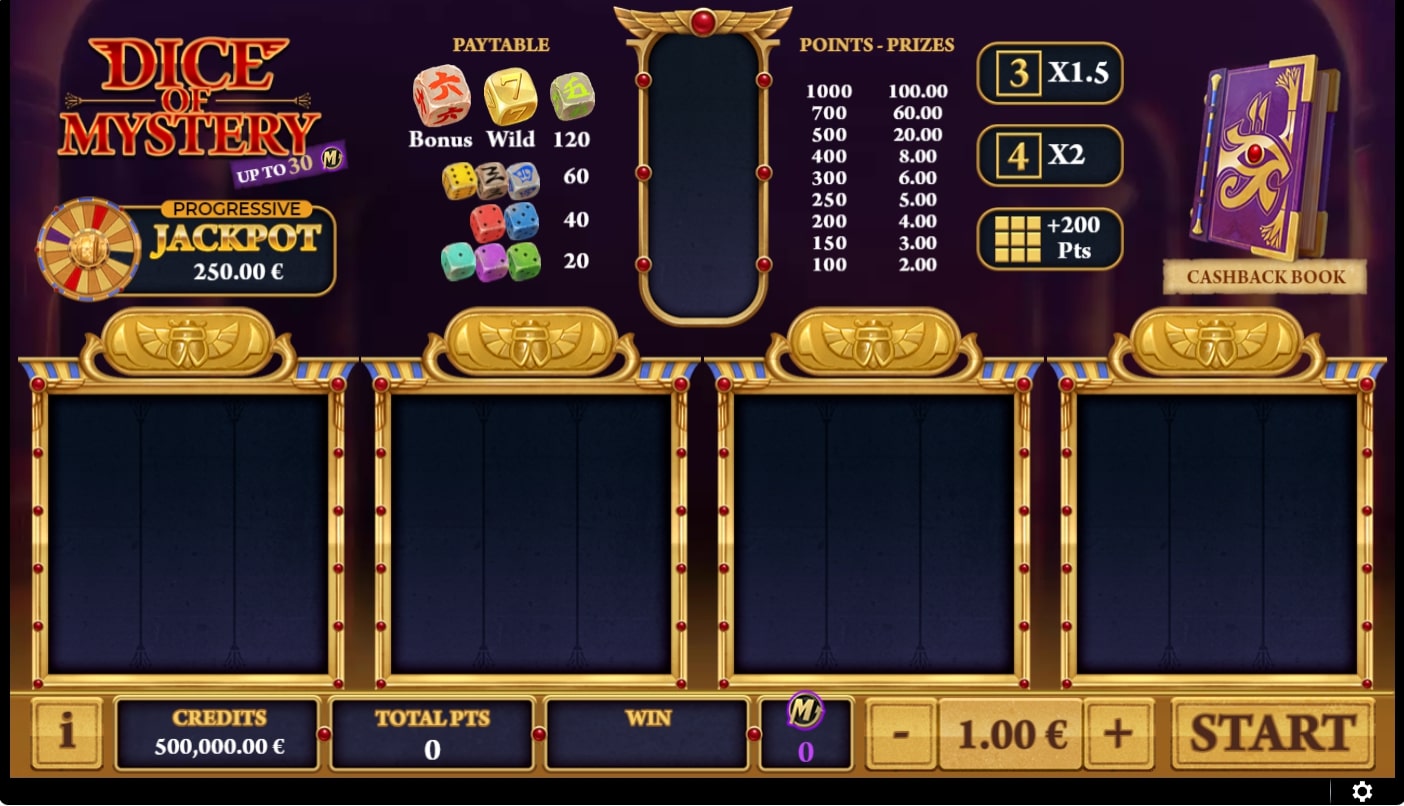Click the +200 Pts grid badge
The width and height of the screenshot is (1404, 806).
point(1050,238)
